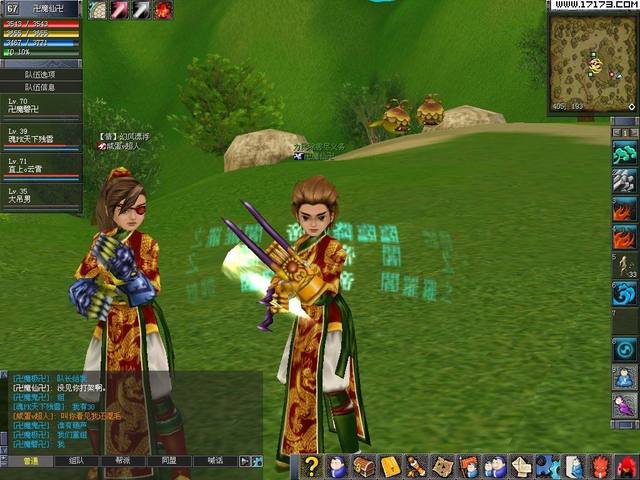This screenshot has width=640, height=480.
Task: Open the blue gear settings icon
Action: tap(546, 466)
